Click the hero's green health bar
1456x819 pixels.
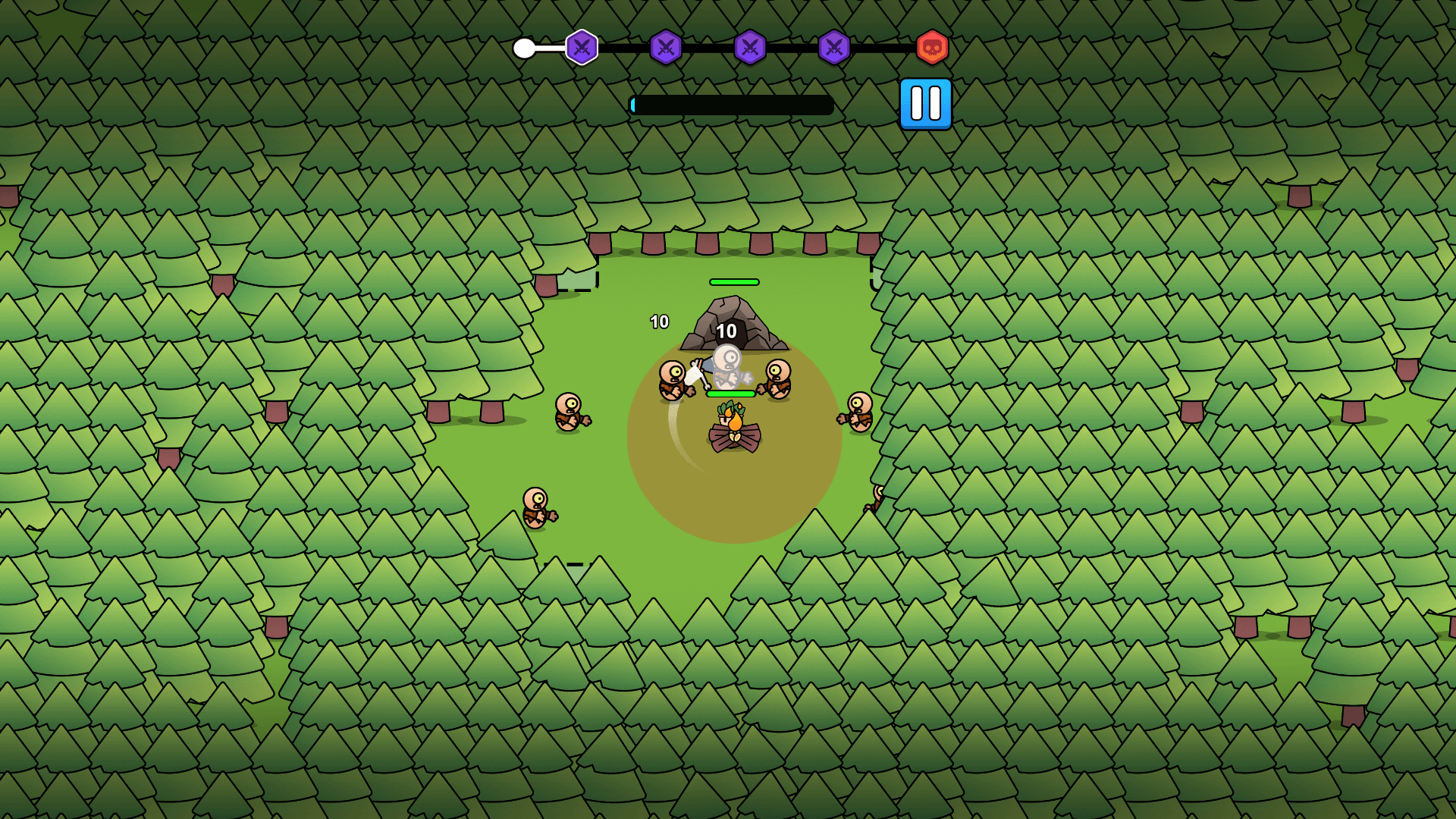(730, 394)
